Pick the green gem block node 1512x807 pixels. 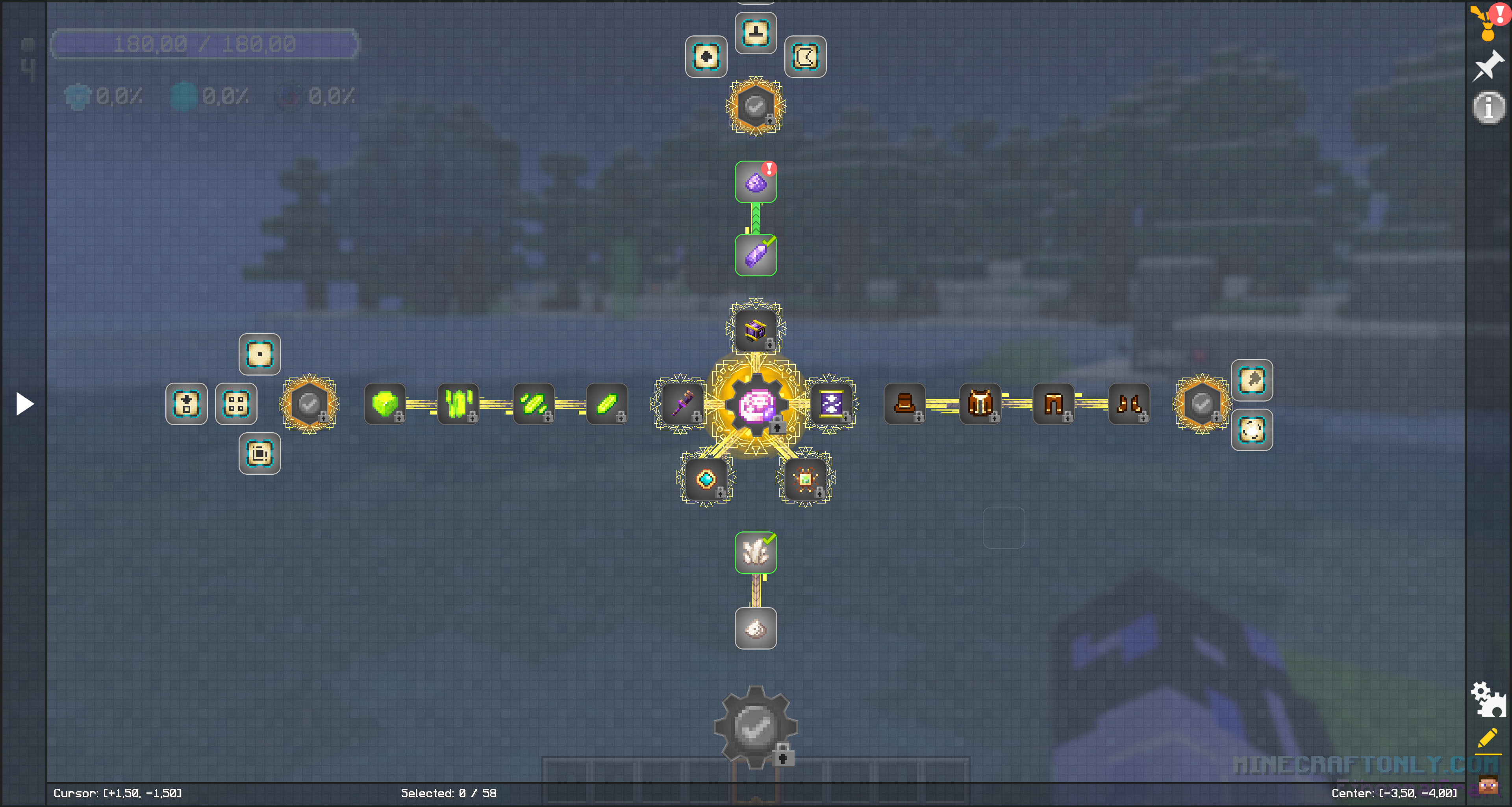coord(385,404)
